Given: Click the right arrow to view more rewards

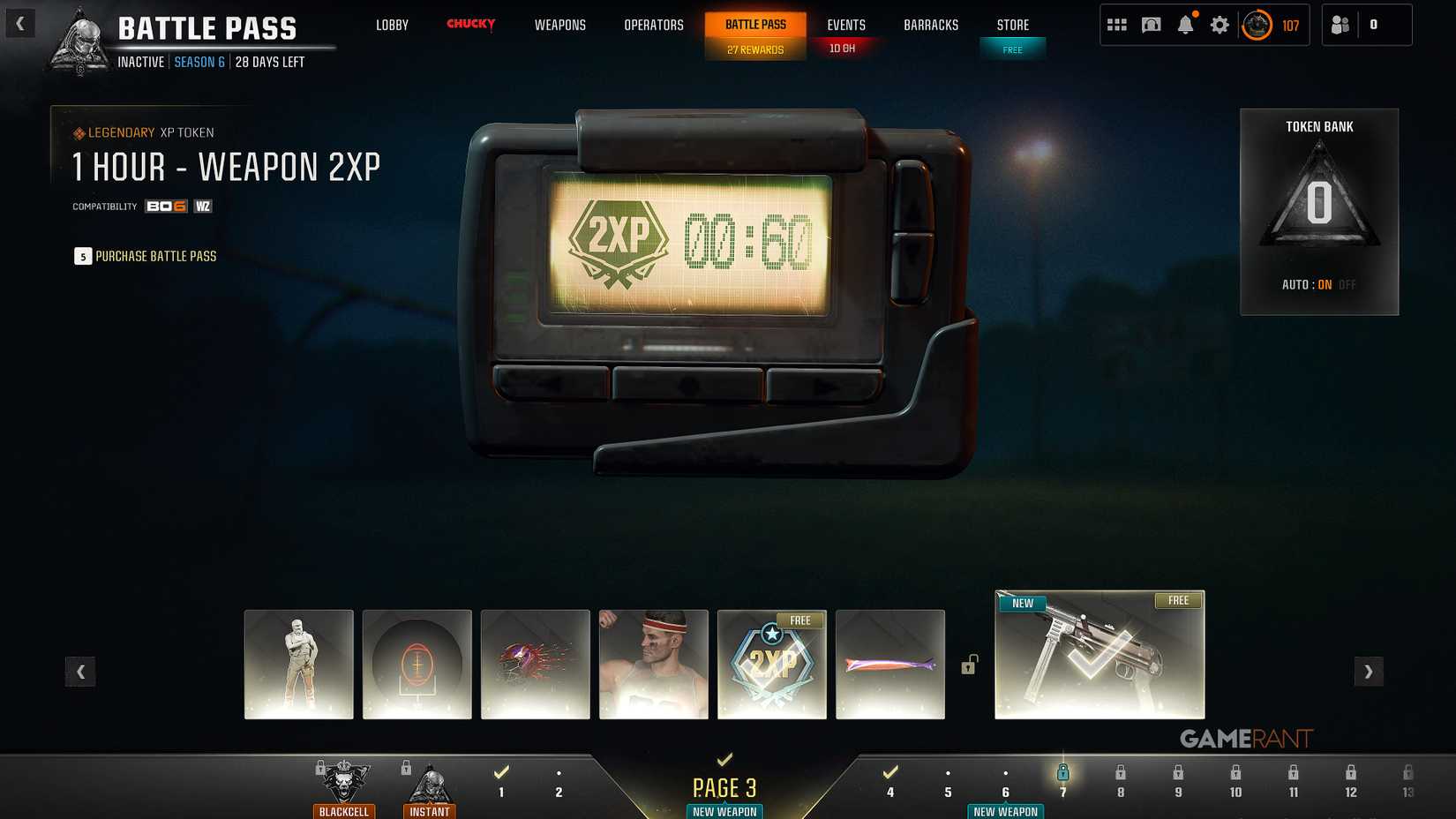Looking at the screenshot, I should [1369, 672].
